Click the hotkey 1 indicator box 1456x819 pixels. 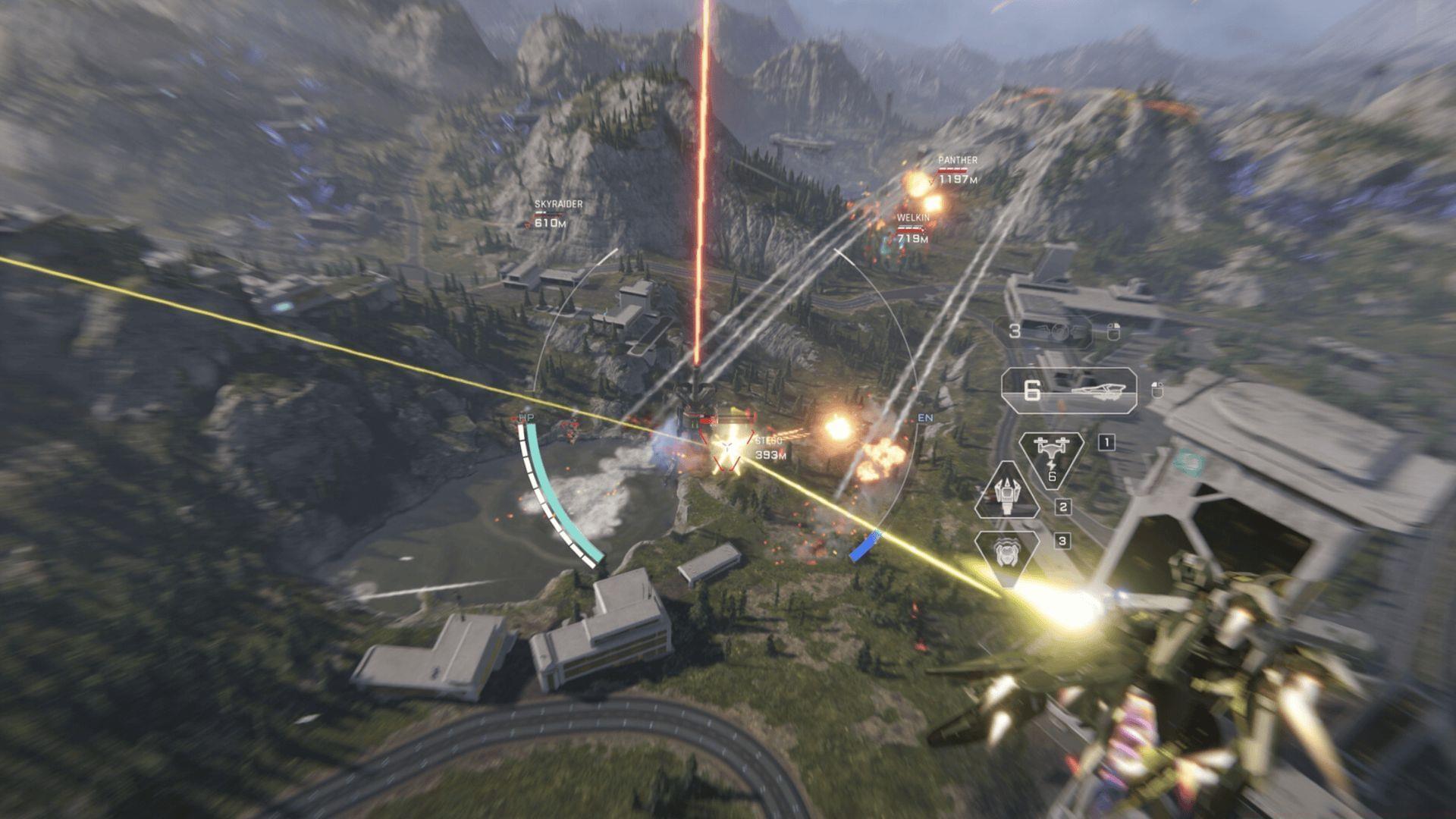(x=1106, y=442)
